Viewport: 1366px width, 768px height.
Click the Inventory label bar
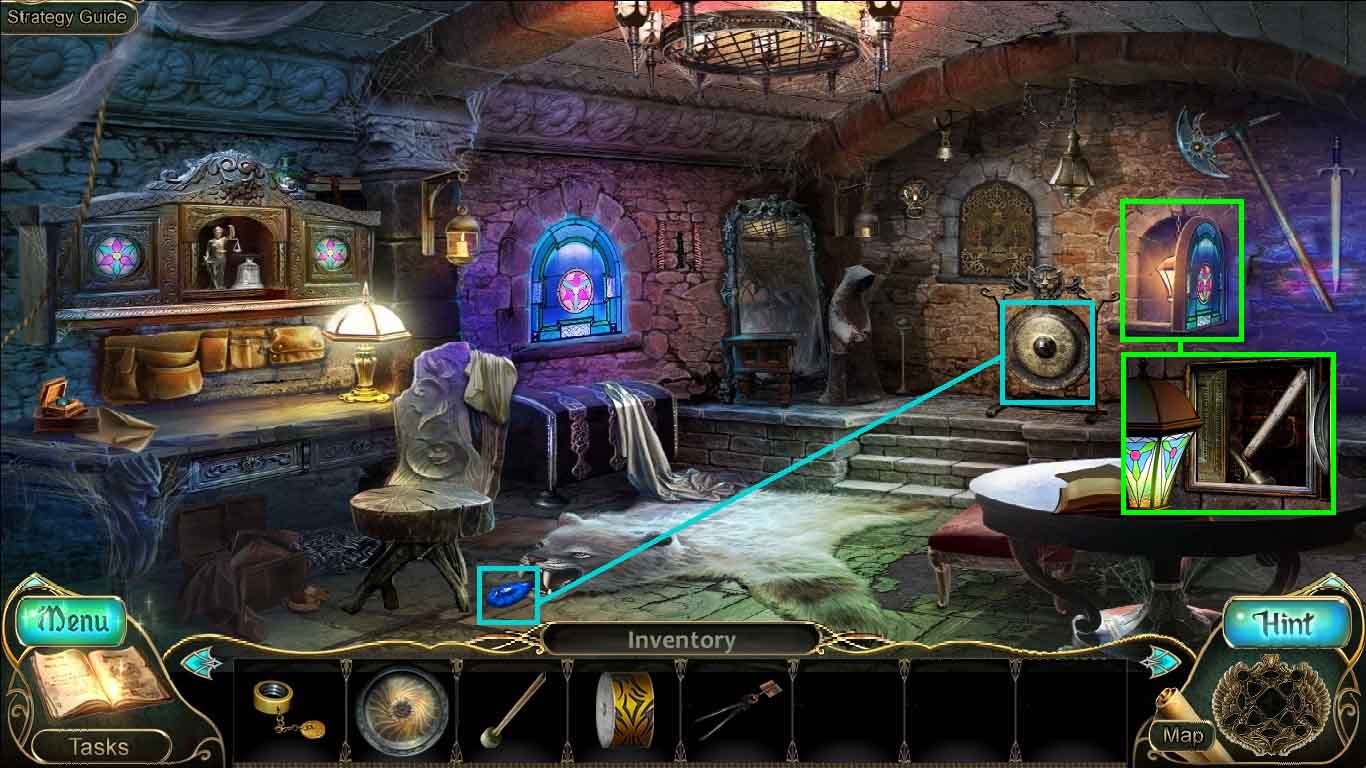pos(681,640)
